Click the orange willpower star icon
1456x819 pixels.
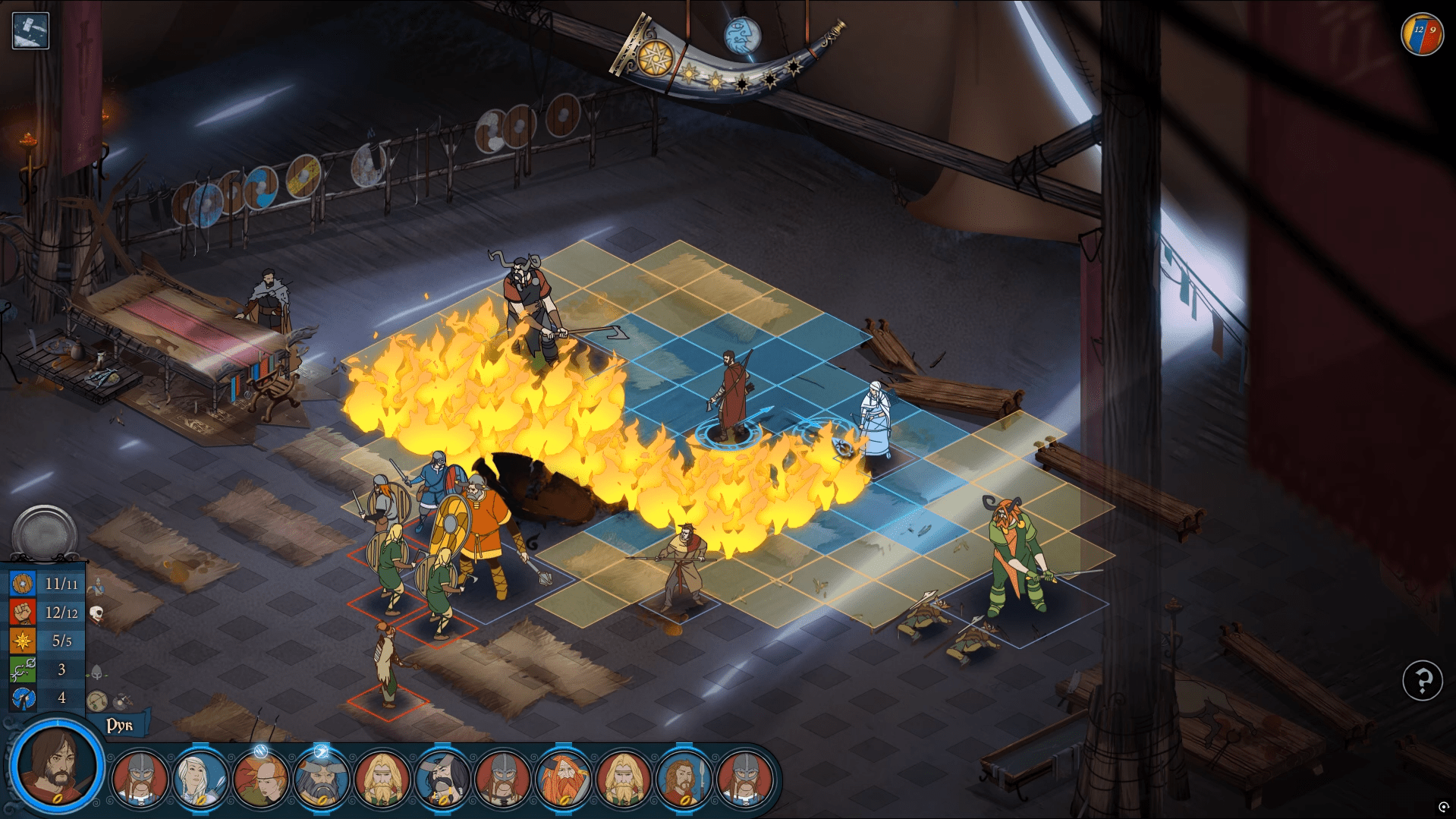pyautogui.click(x=22, y=641)
